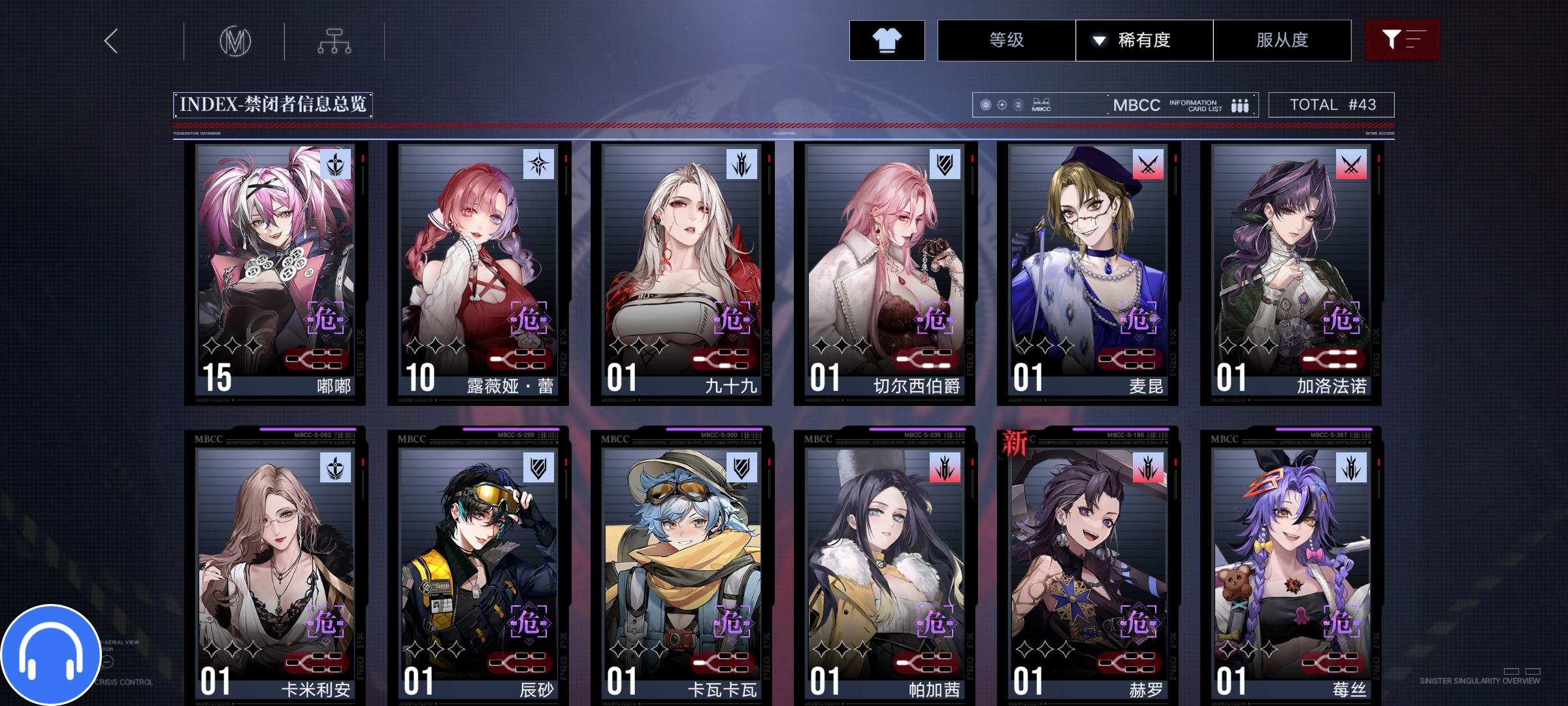Screen dimensions: 1568x706
Task: Expand the card list icon beside INFORMATION CARD LIST
Action: (x=1239, y=105)
